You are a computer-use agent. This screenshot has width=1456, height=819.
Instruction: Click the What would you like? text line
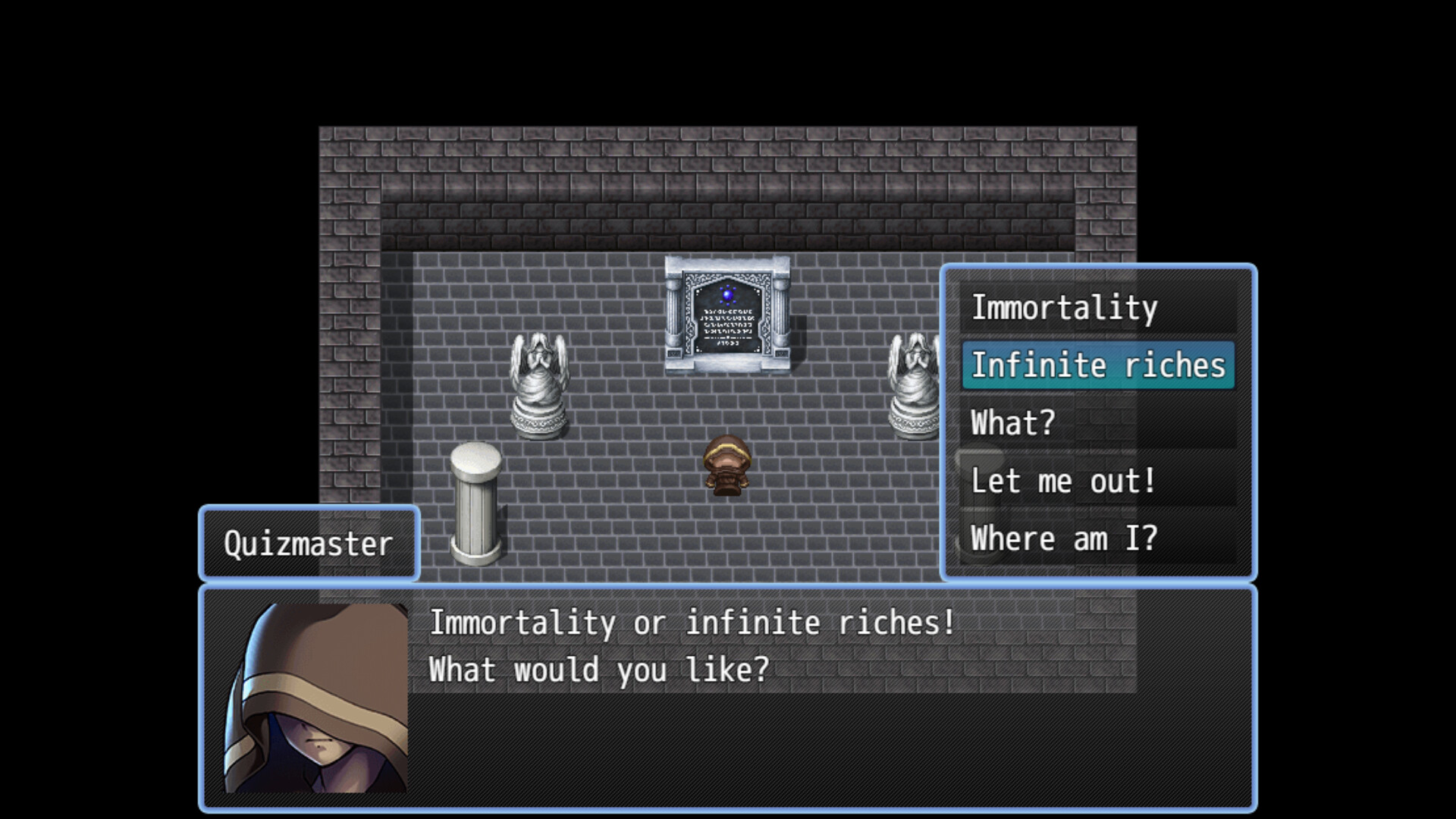pyautogui.click(x=599, y=668)
